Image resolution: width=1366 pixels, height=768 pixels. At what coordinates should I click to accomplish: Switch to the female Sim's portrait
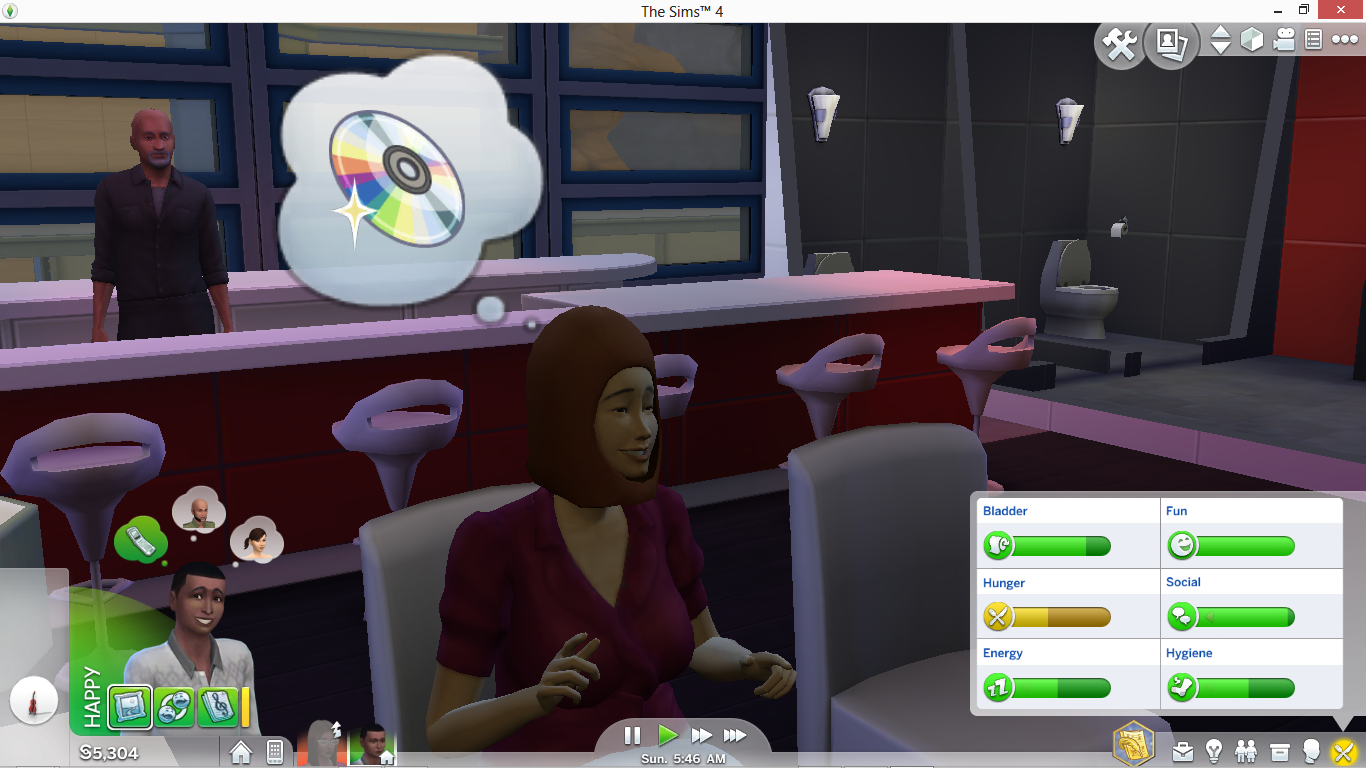pos(320,744)
